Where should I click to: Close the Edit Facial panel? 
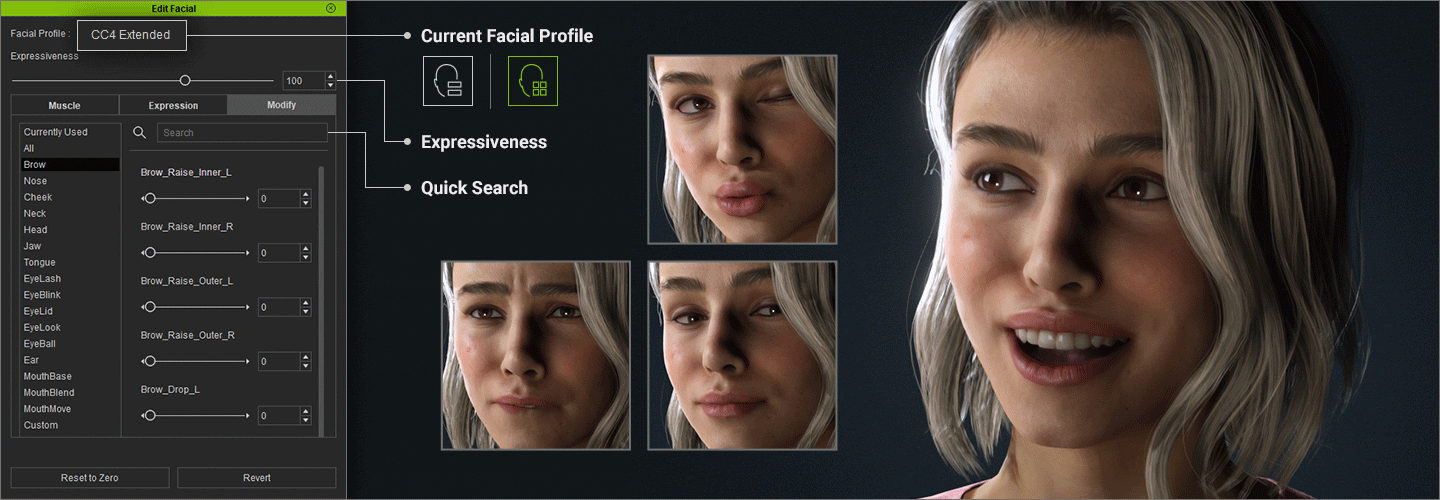coord(331,8)
